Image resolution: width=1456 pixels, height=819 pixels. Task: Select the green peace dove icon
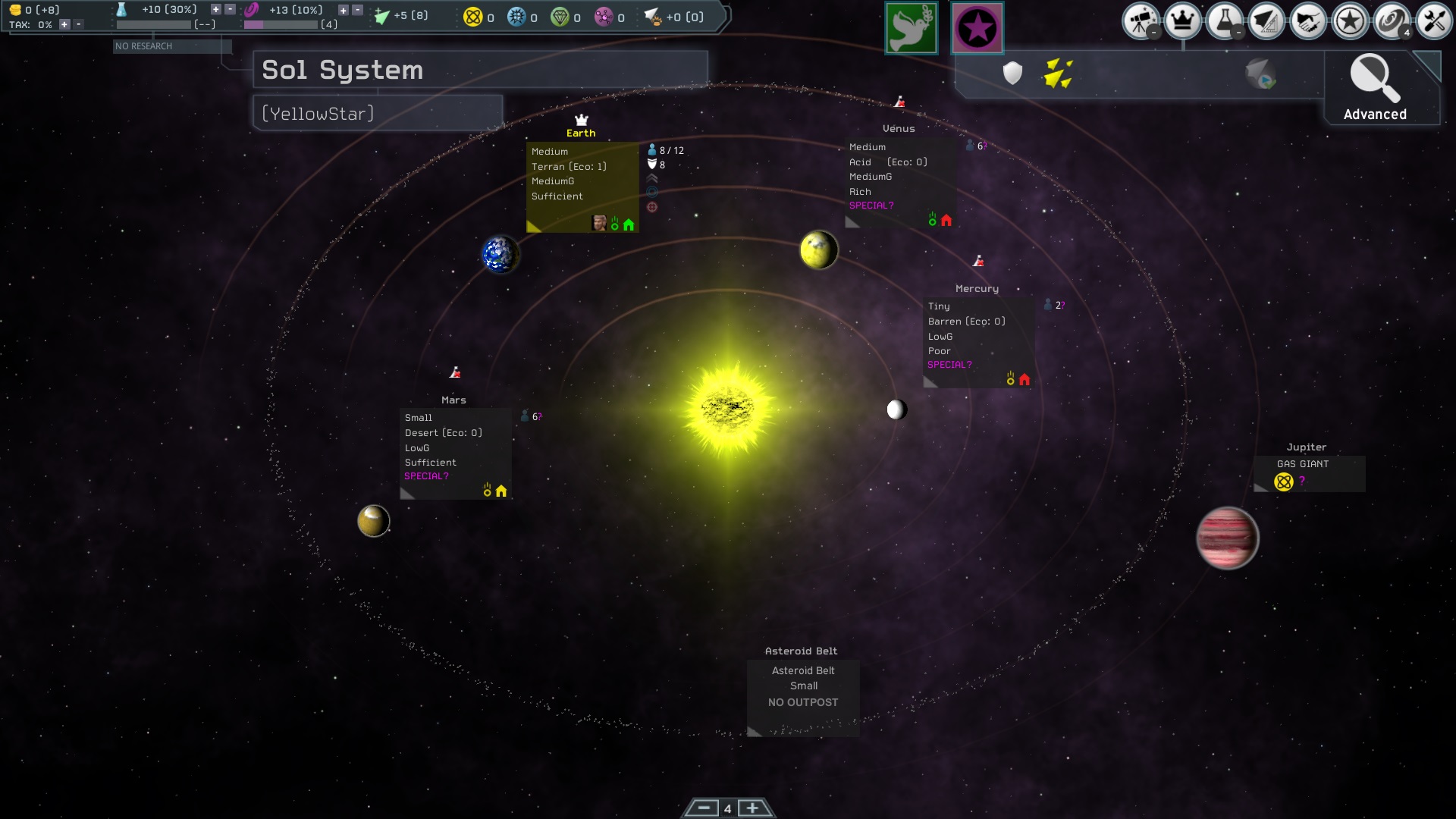(x=912, y=28)
